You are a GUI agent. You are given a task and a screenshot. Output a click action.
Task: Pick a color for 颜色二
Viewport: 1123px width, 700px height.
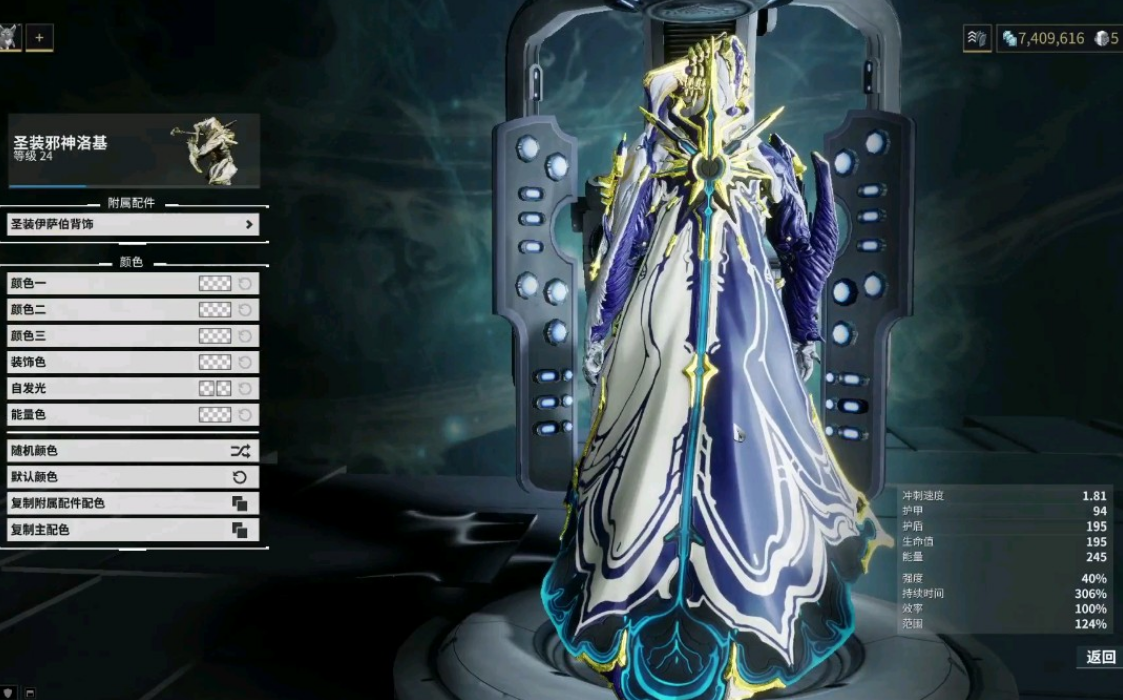pos(214,310)
